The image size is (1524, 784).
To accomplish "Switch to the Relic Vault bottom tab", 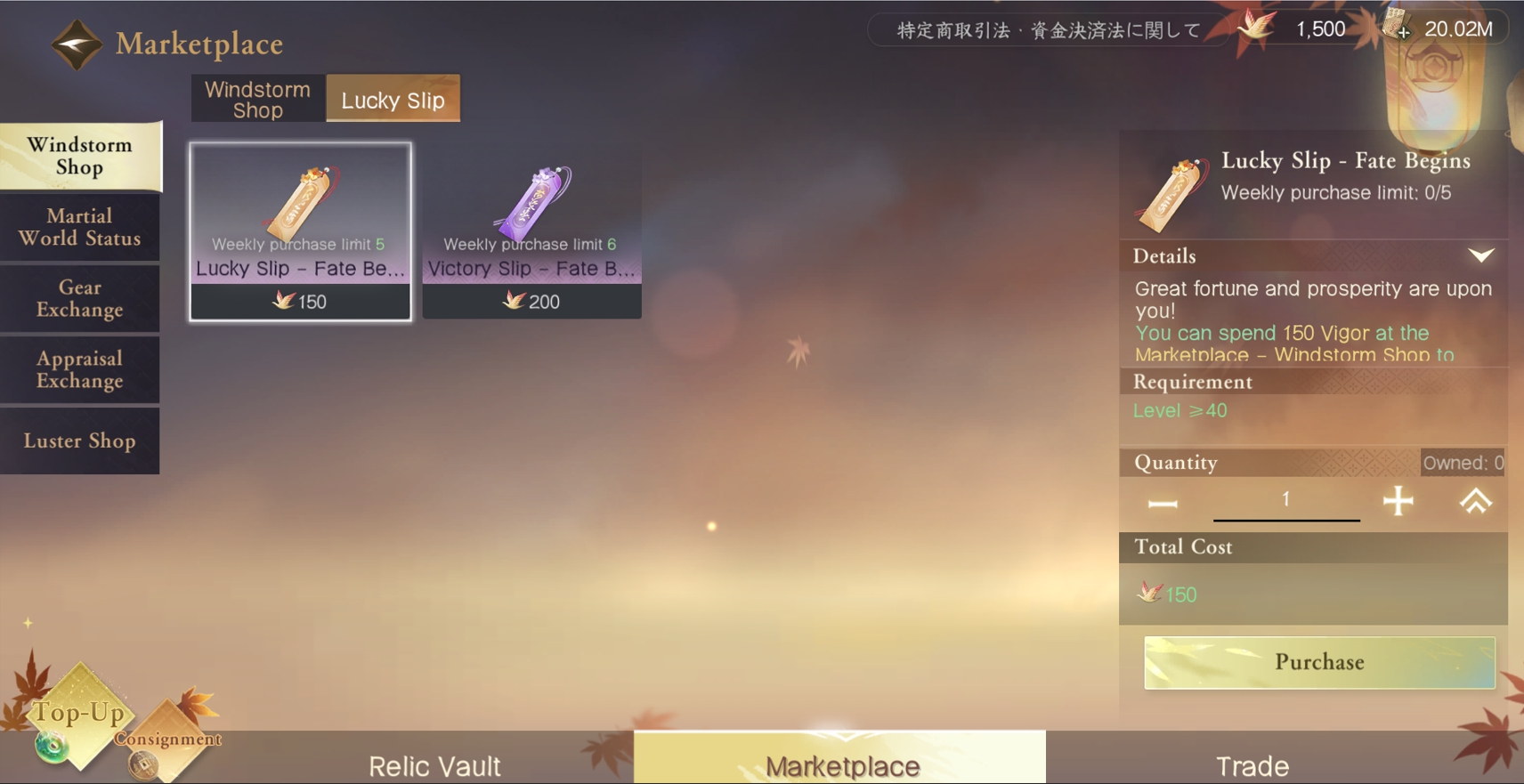I will 434,764.
